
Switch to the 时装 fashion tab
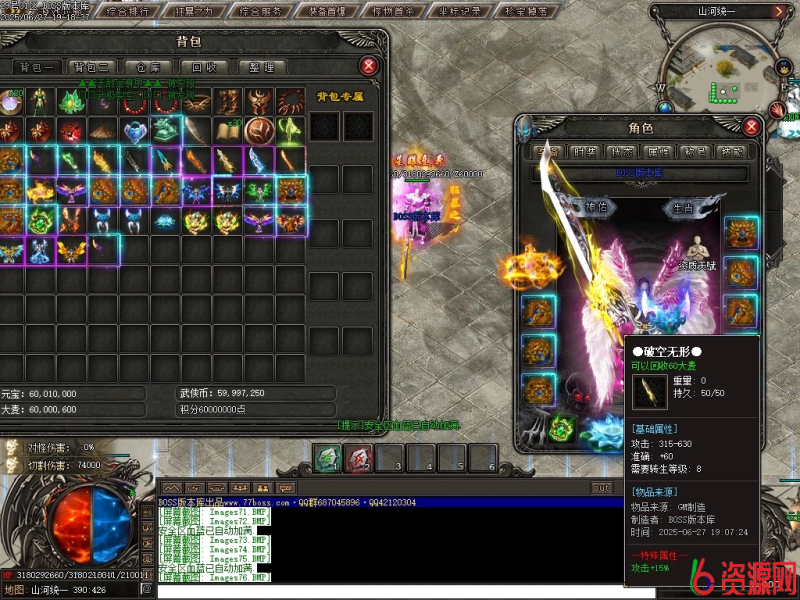[586, 151]
